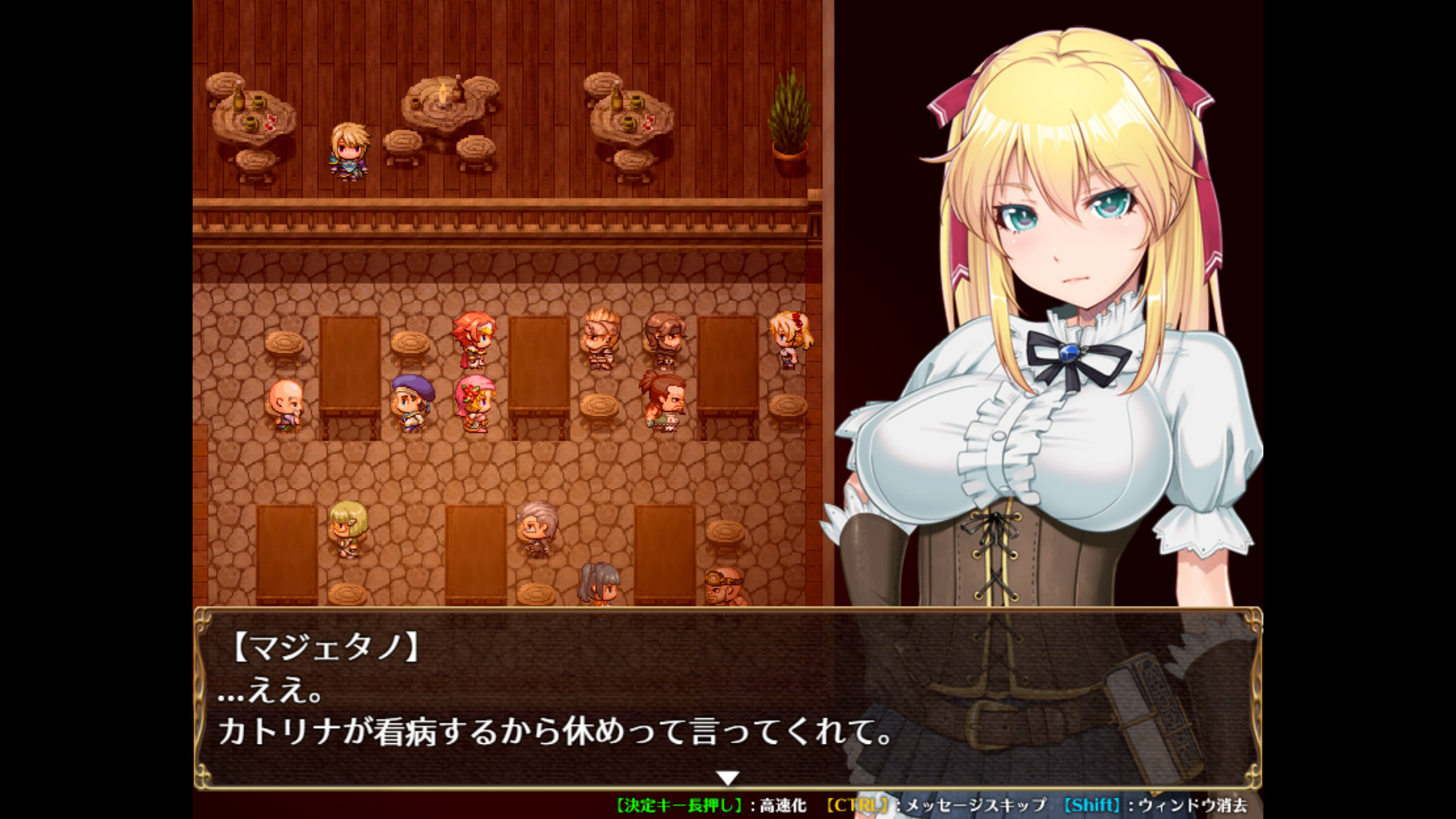Advance dialogue via the triangle indicator

tap(730, 776)
